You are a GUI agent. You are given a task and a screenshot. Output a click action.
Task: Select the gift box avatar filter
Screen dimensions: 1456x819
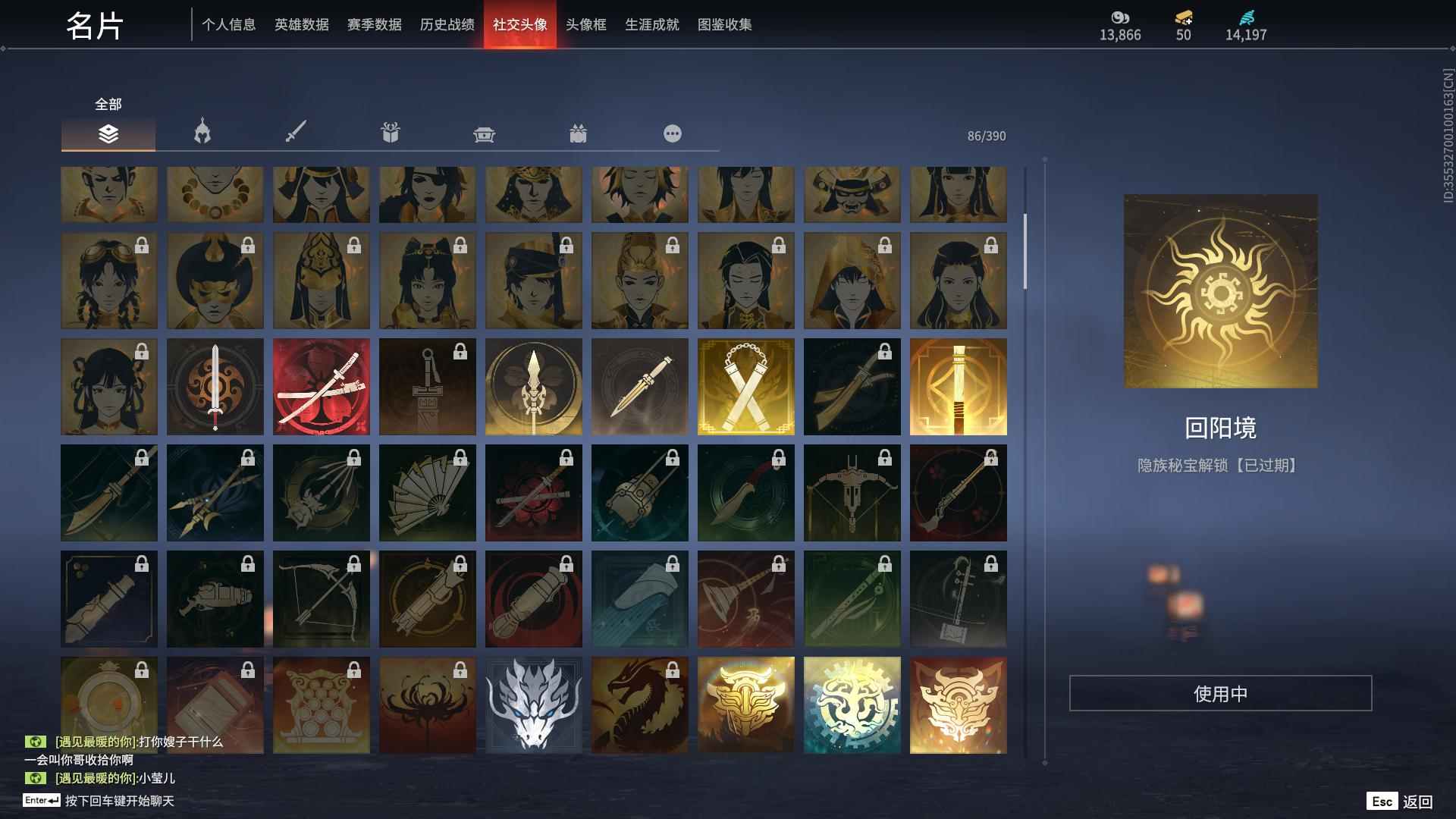click(391, 133)
